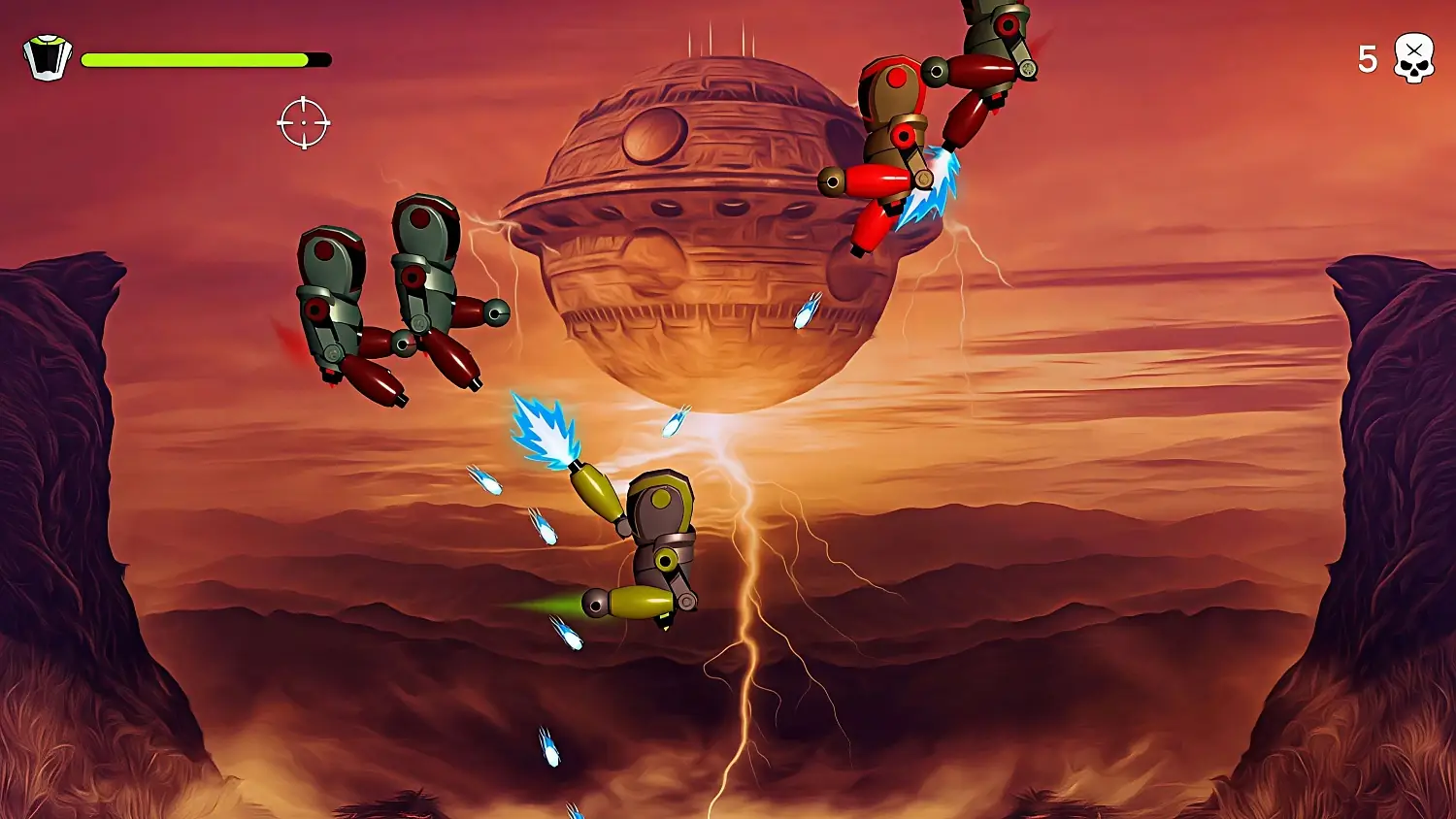1456x819 pixels.
Task: Select the crosshair aiming reticle
Action: [x=306, y=122]
